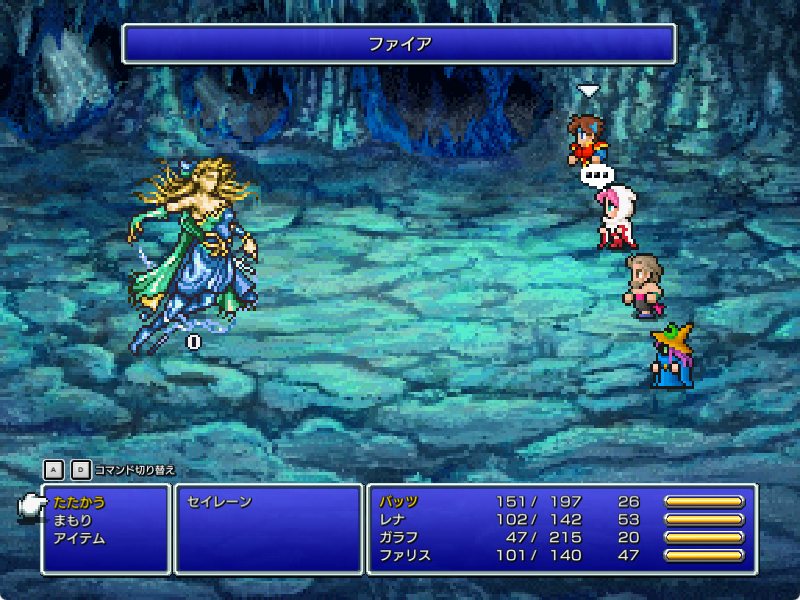This screenshot has height=600, width=800.
Task: Select party member ファリス row
Action: [405, 556]
